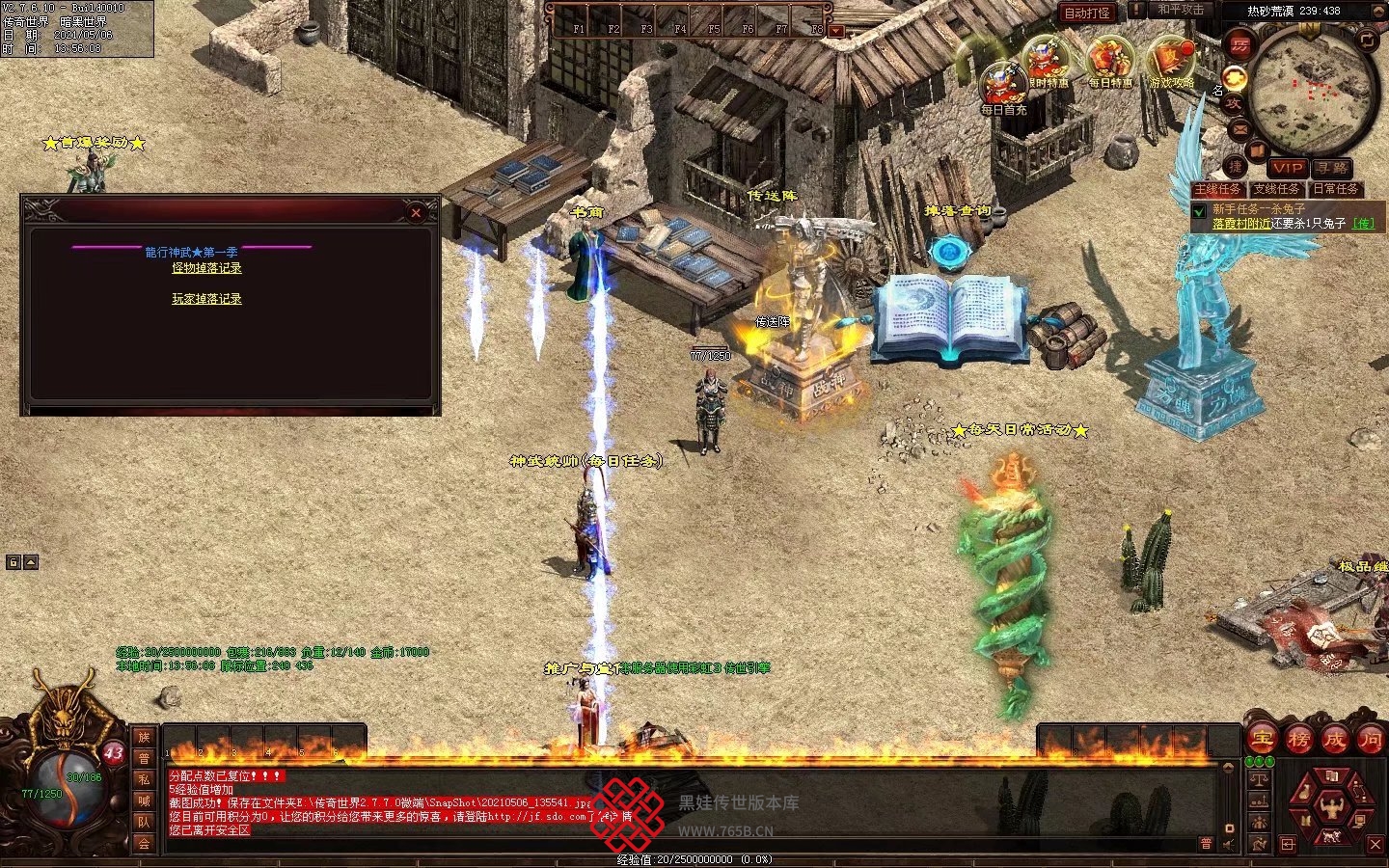
Task: Switch the 和平攻击 attack mode
Action: click(1180, 10)
